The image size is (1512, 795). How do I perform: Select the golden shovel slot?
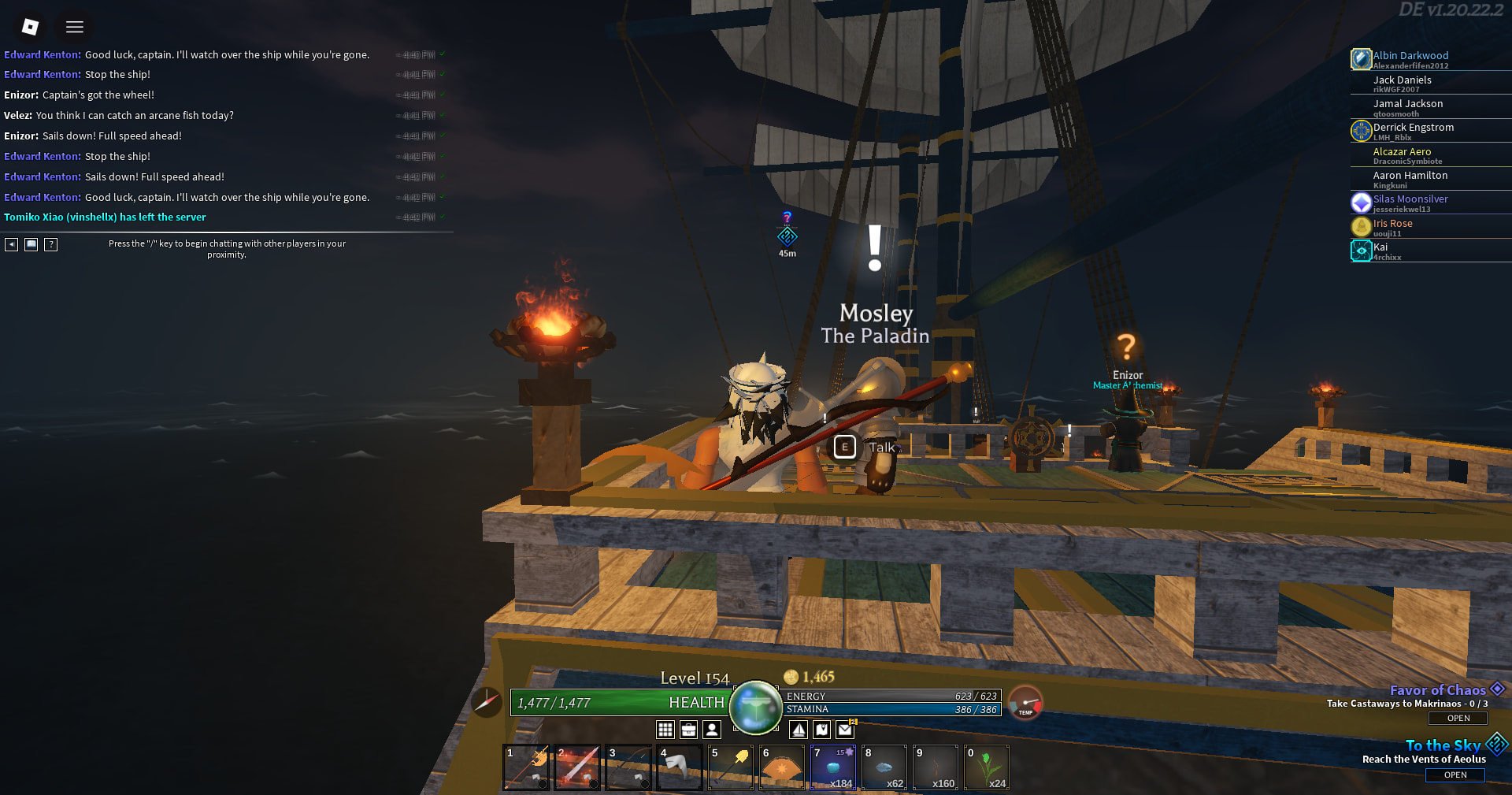coord(731,767)
